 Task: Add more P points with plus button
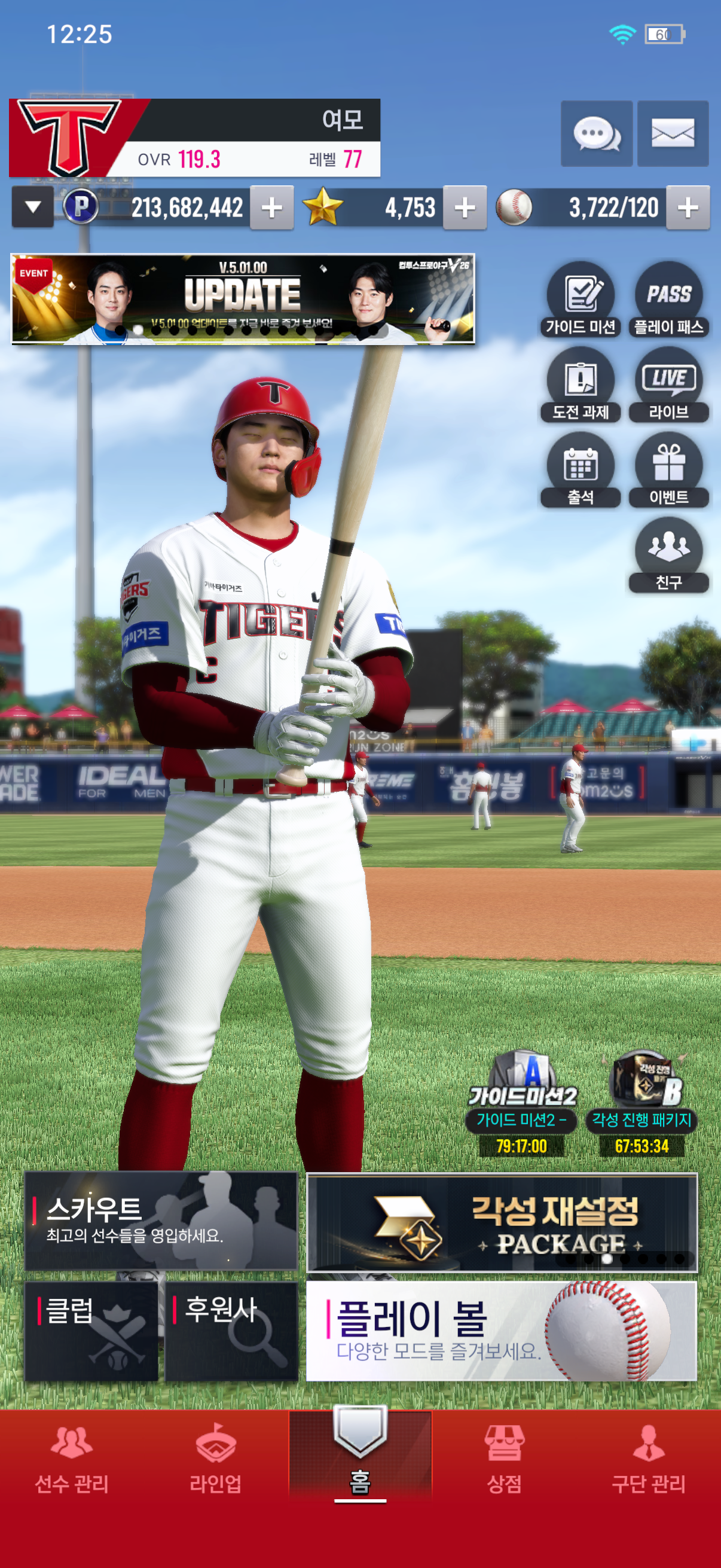coord(271,208)
